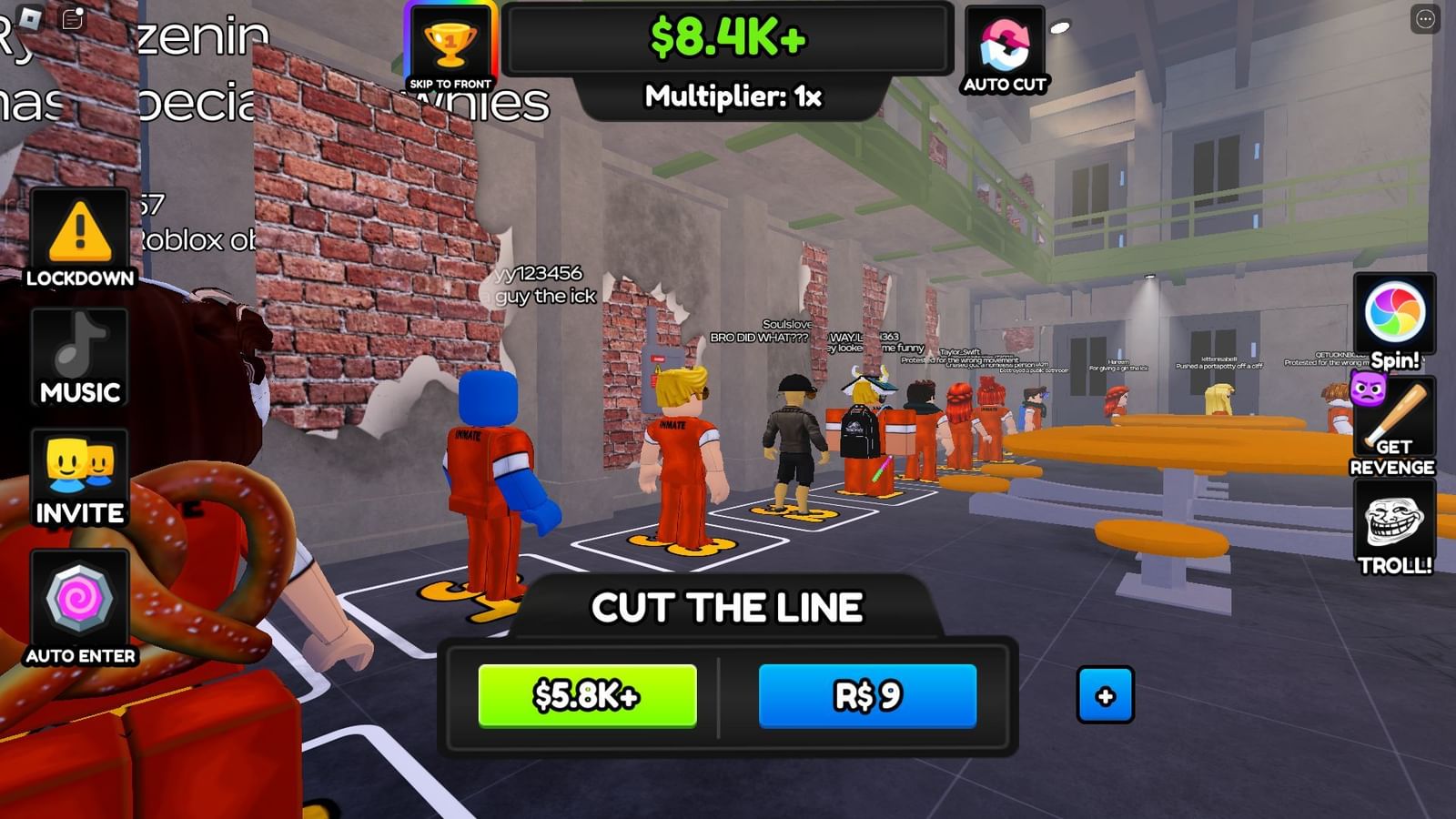Claim the $8.4K+ cash reward
This screenshot has height=819, width=1456.
coord(728,38)
